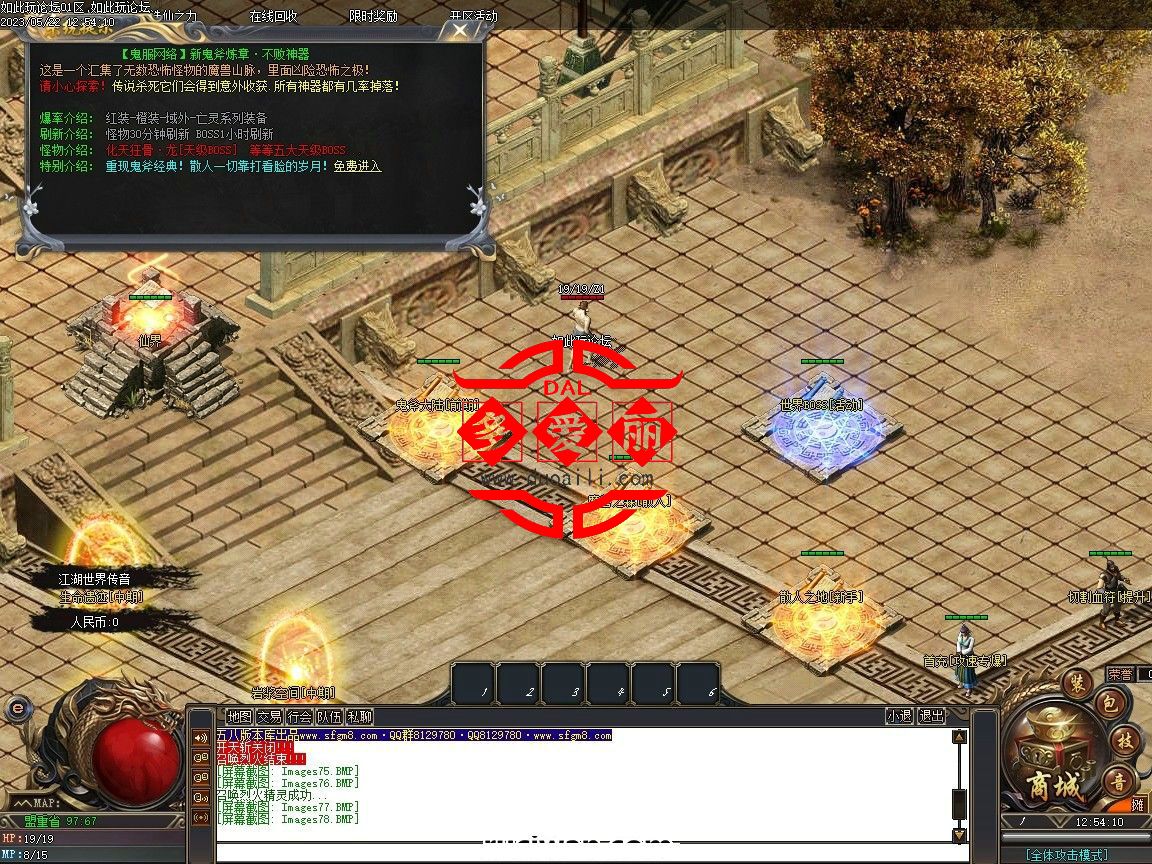
Task: Follow the 免费进入 free entry link
Action: [x=357, y=166]
